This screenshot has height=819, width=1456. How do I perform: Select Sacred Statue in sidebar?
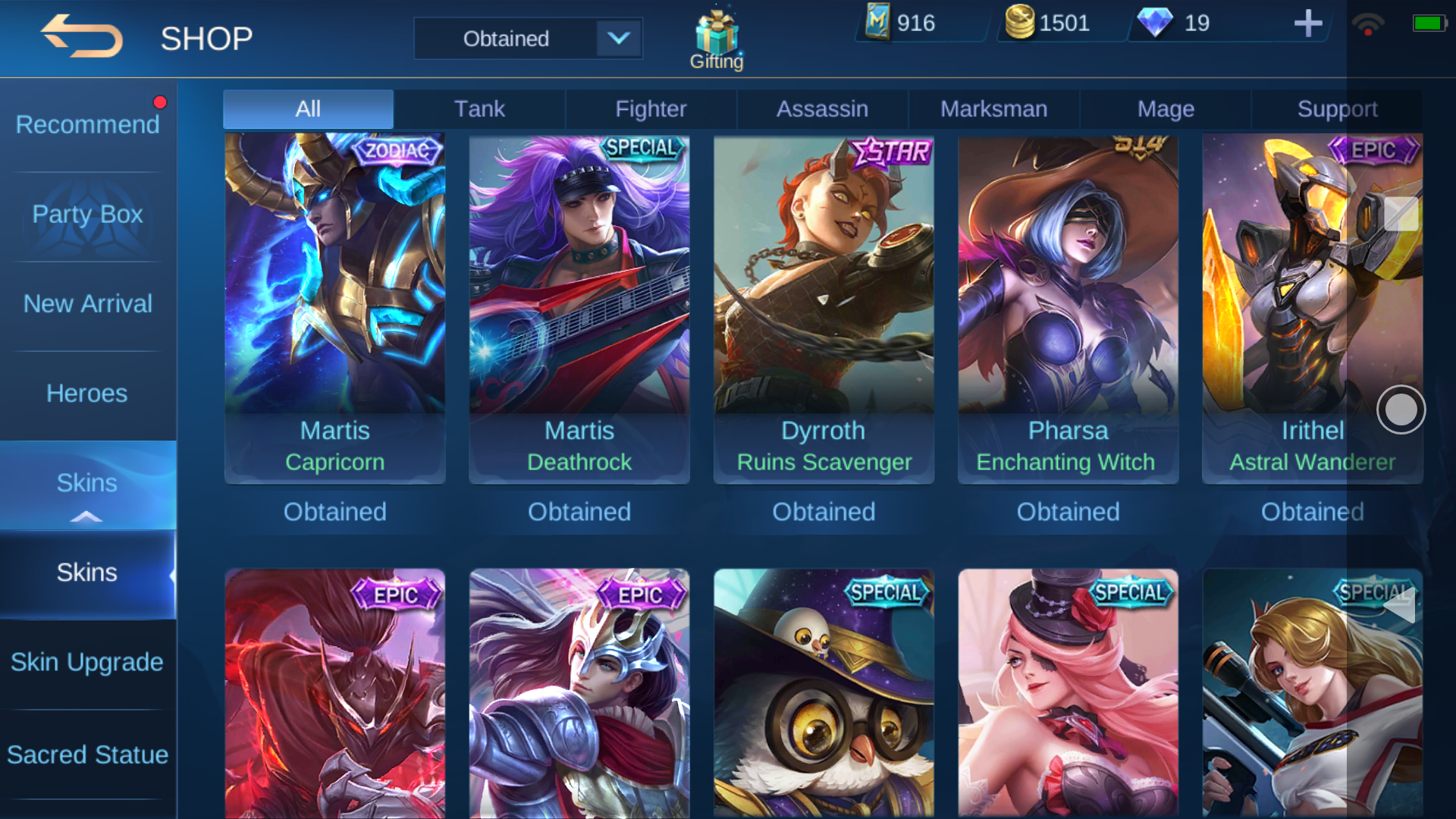(x=88, y=755)
